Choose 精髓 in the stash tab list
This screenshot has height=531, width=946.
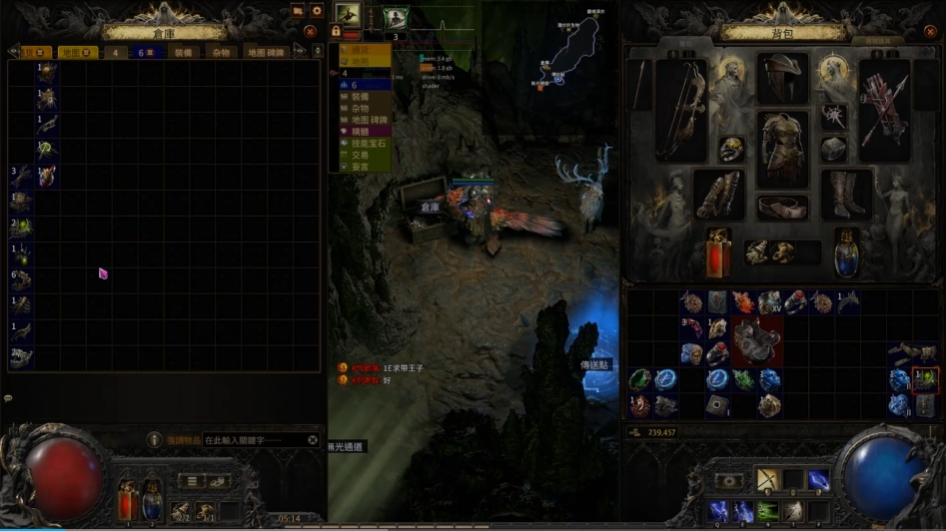(360, 131)
